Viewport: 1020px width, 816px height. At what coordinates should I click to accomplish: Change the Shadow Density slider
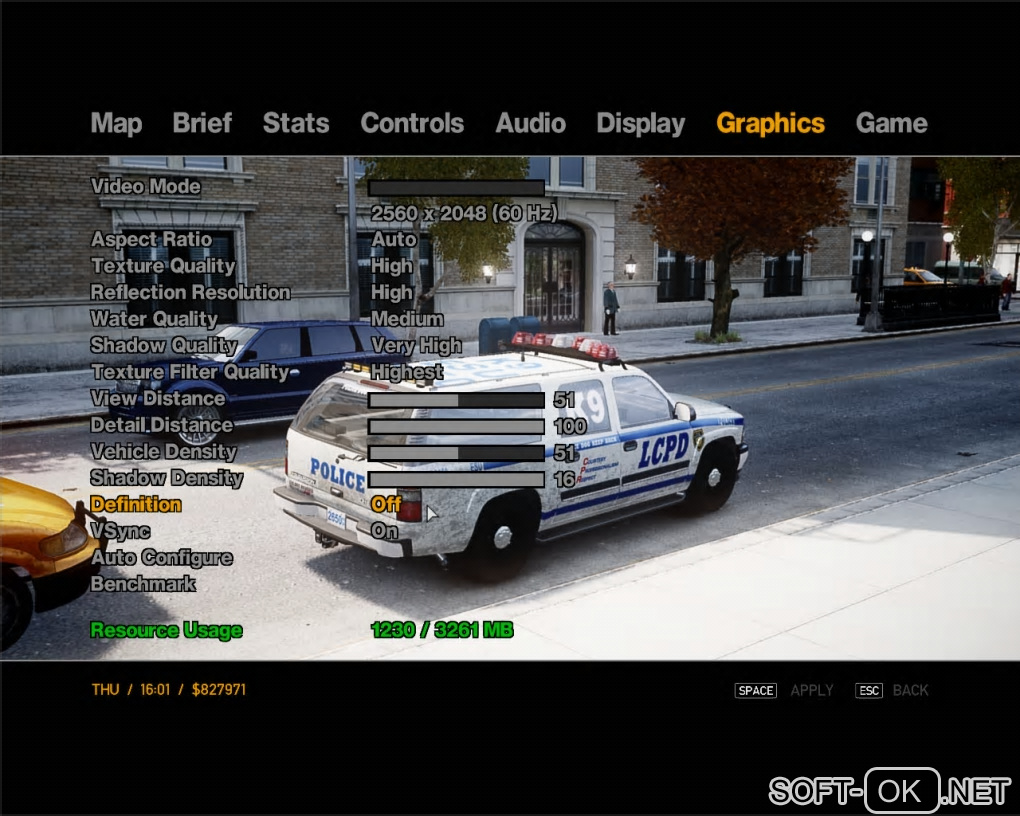[x=456, y=480]
